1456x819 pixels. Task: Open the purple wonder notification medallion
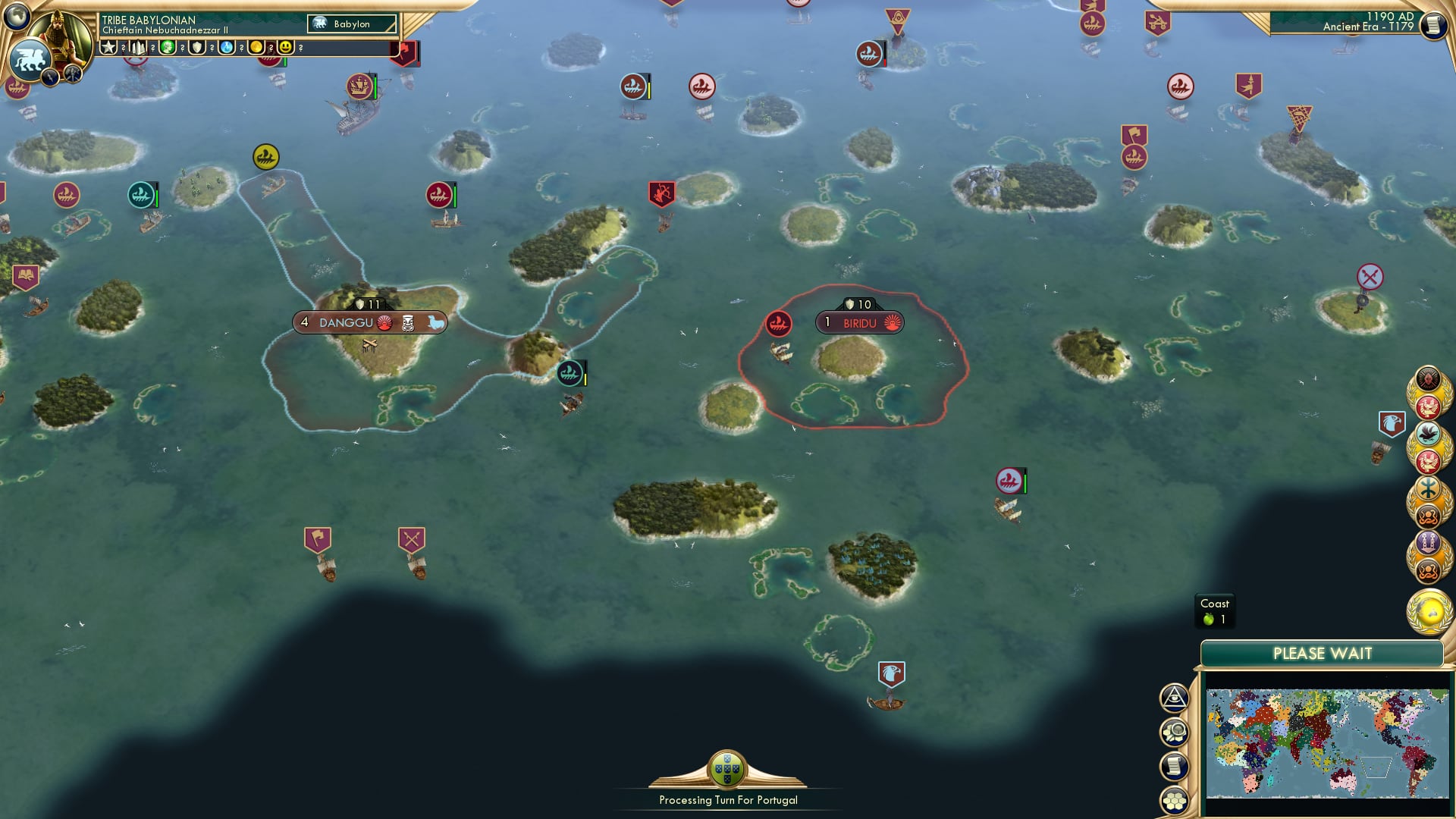click(x=1428, y=543)
